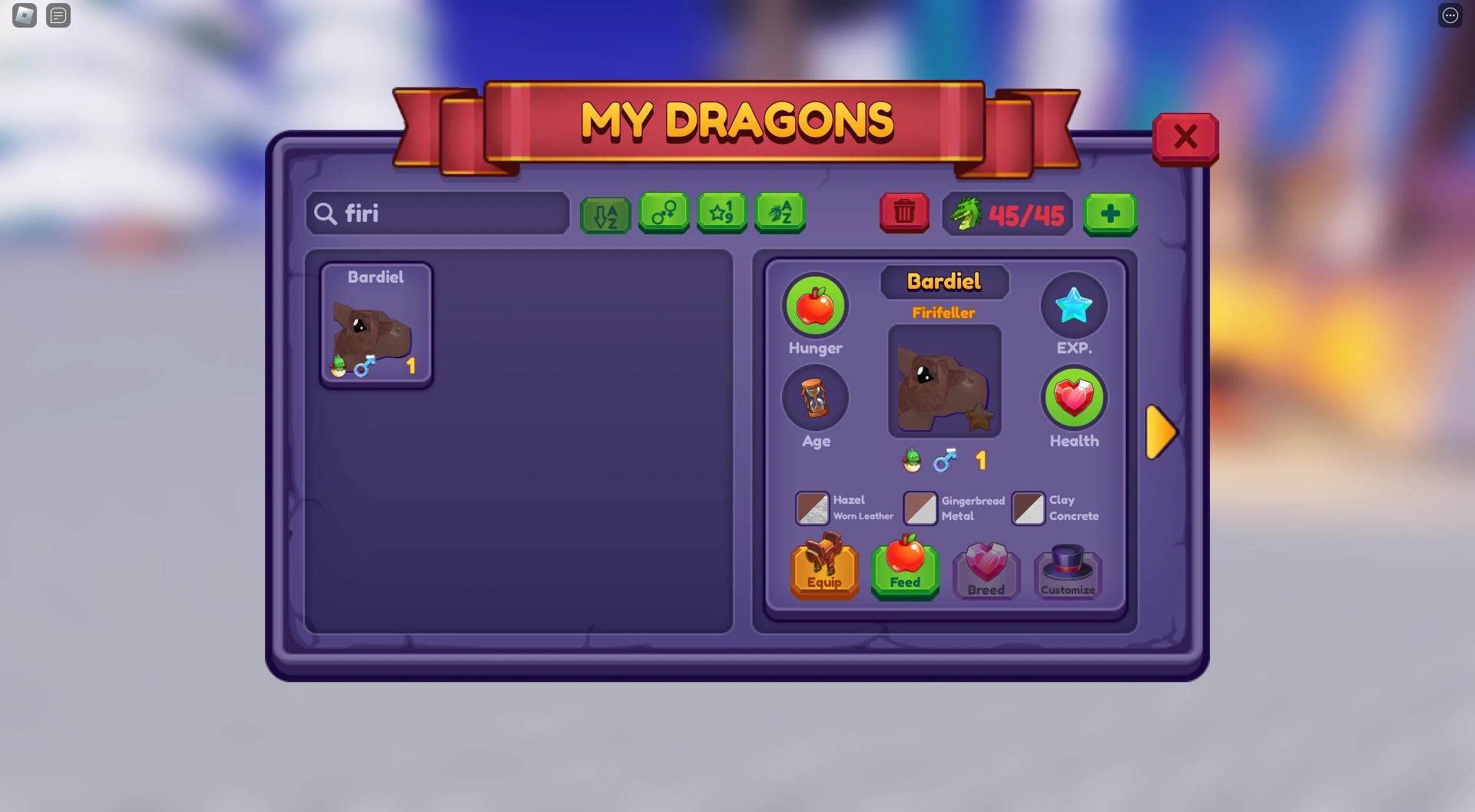Sort dragons by species name
This screenshot has width=1475, height=812.
(781, 213)
